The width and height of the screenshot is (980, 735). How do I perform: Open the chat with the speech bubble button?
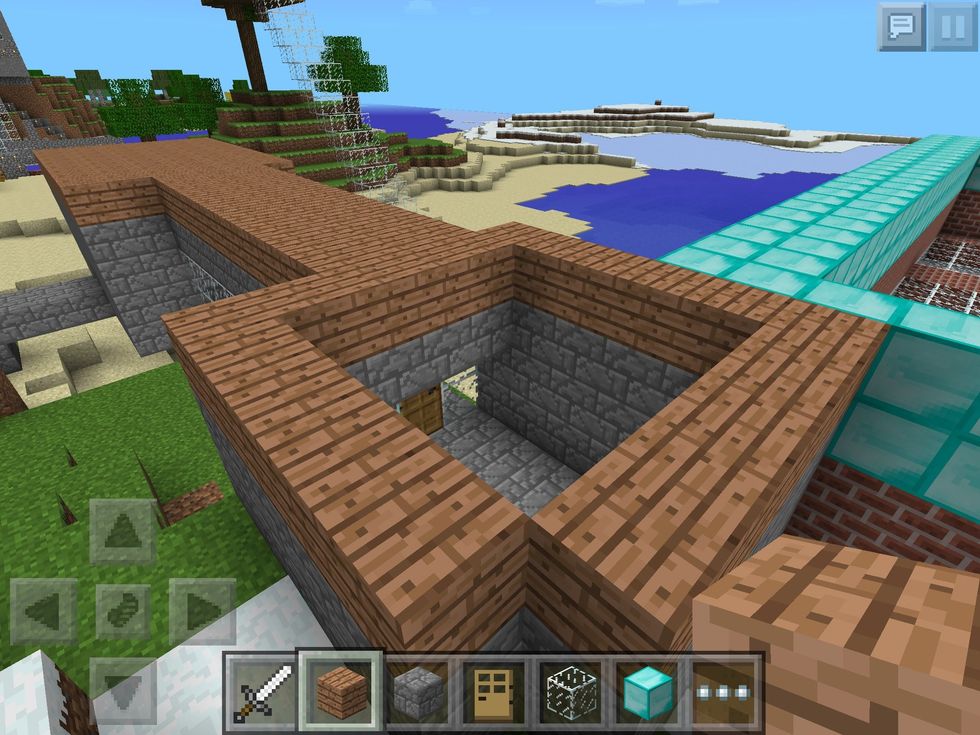[x=901, y=27]
